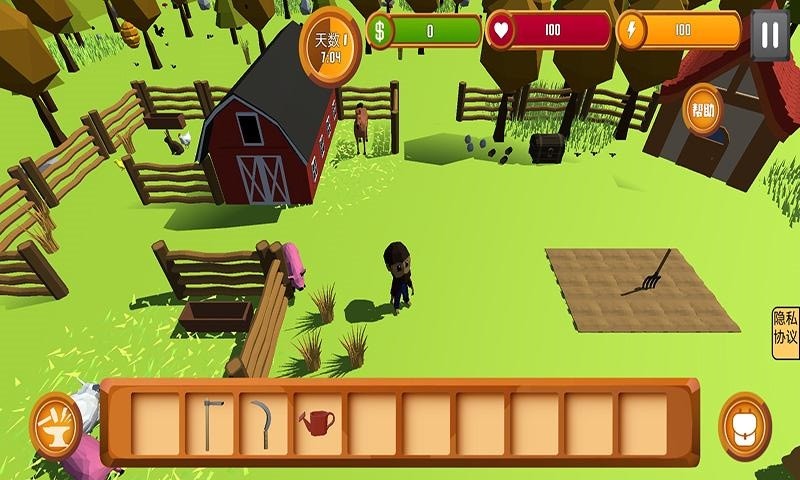Open the anvil crafting button
Image resolution: width=800 pixels, height=480 pixels.
pos(57,425)
